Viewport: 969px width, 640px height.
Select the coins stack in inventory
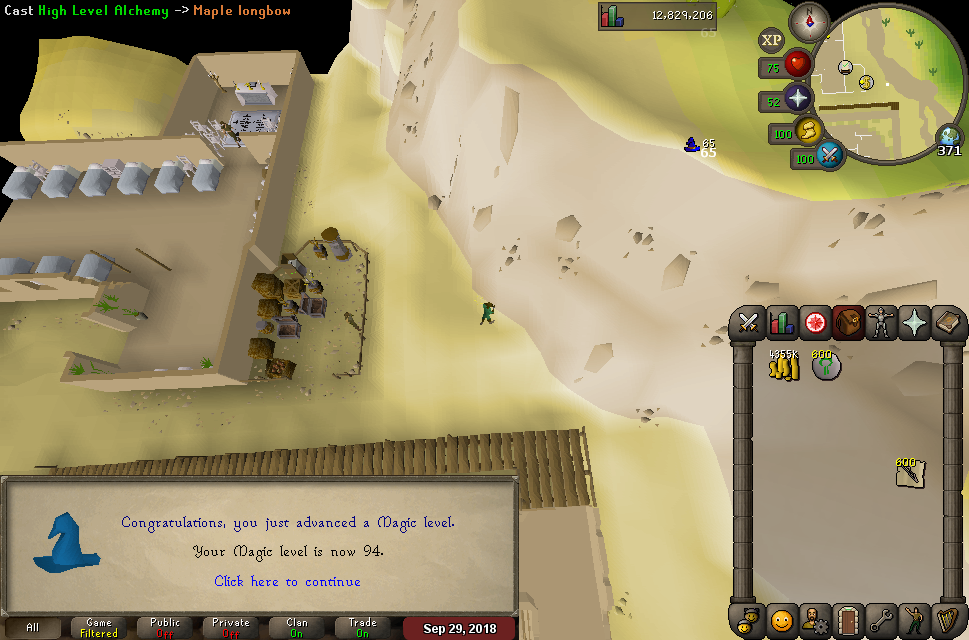click(x=783, y=366)
